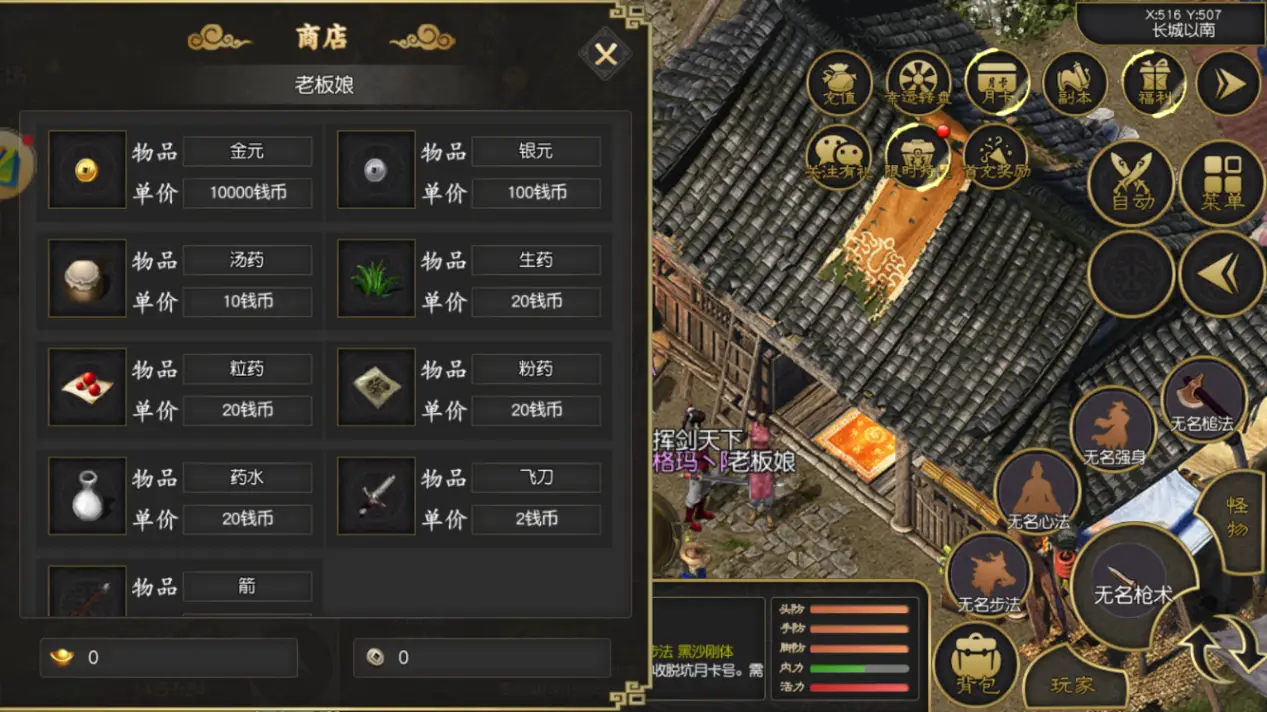The width and height of the screenshot is (1267, 712).
Task: Open the 月卡 monthly card icon
Action: (996, 83)
